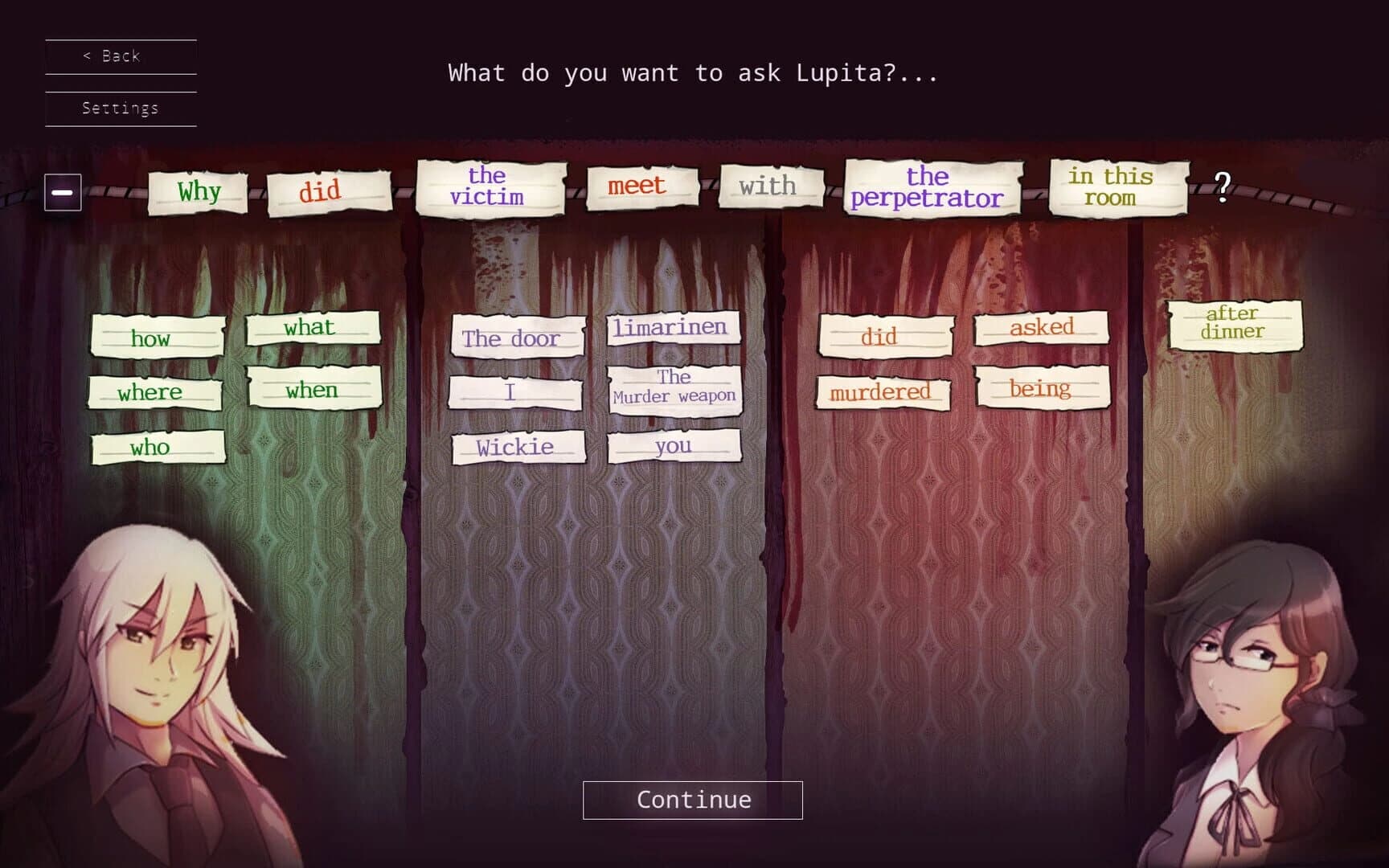Viewport: 1389px width, 868px height.
Task: Select the 'Why' word card in the sentence
Action: [197, 191]
